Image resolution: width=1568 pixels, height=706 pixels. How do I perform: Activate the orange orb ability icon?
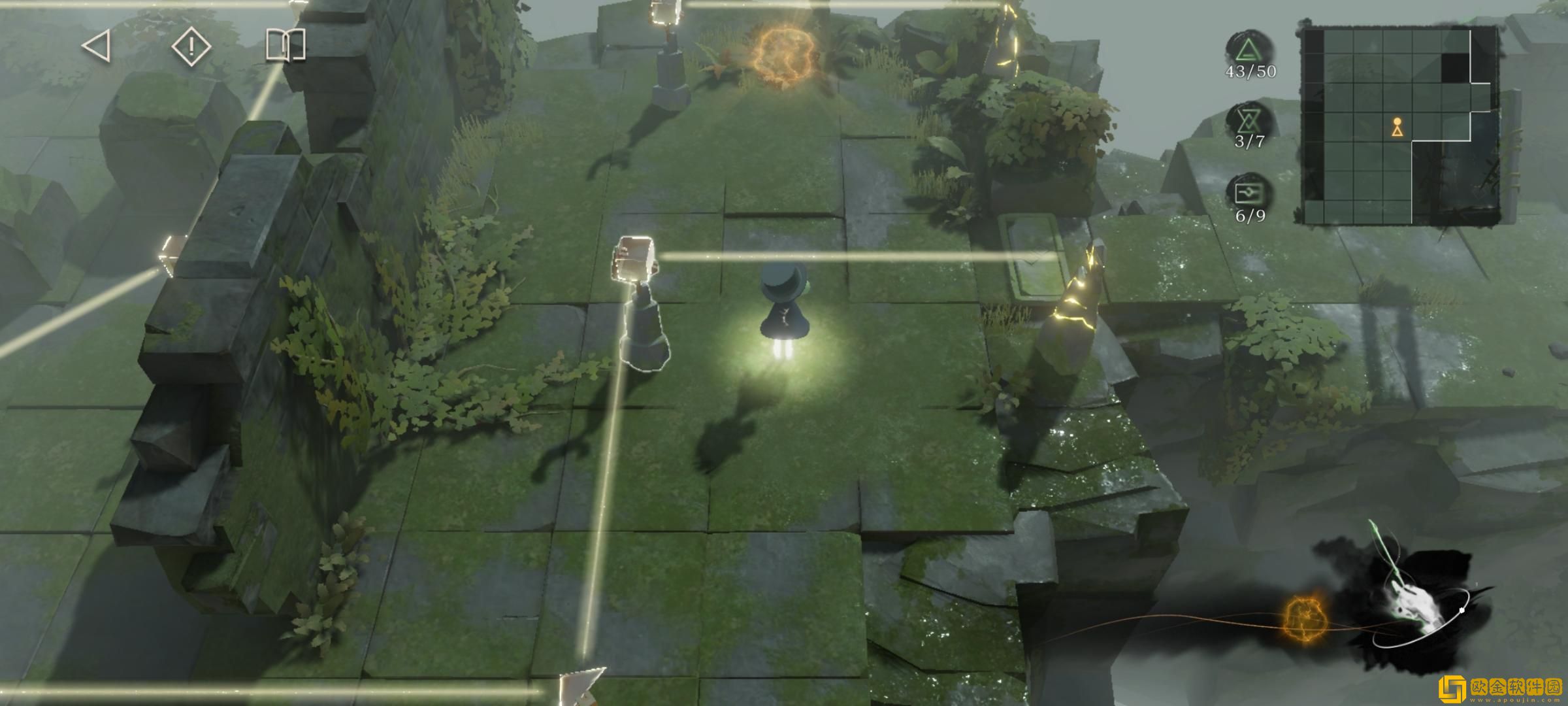[1304, 619]
